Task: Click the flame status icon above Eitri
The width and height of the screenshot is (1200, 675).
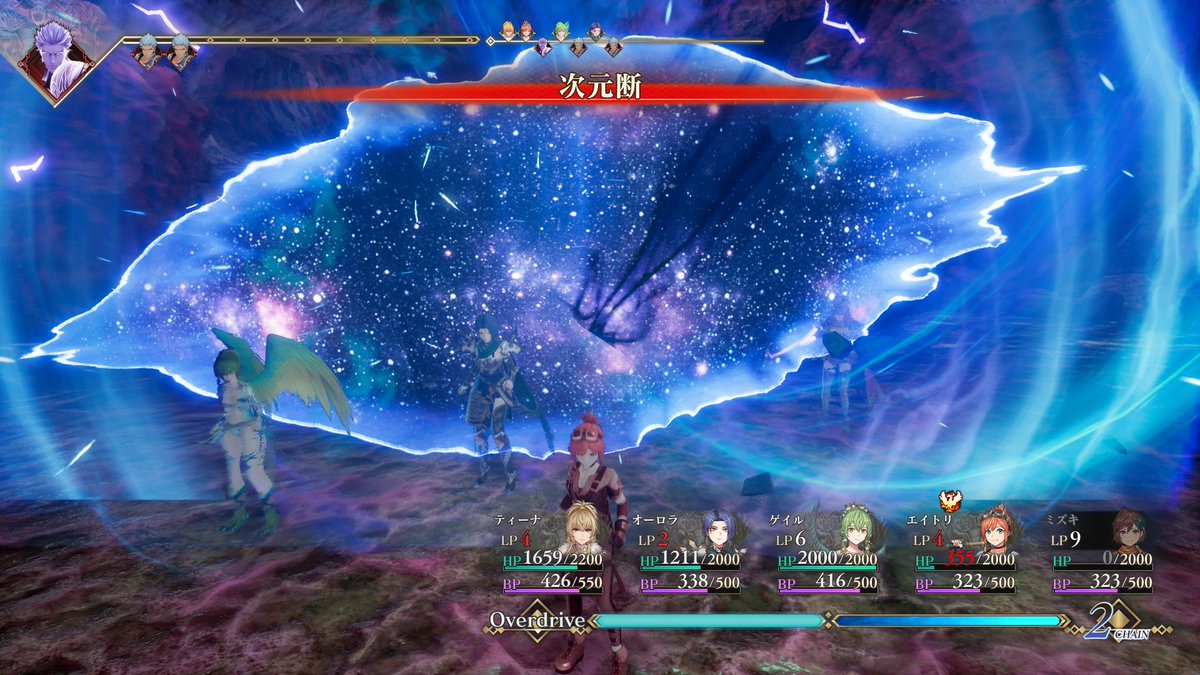Action: [946, 499]
